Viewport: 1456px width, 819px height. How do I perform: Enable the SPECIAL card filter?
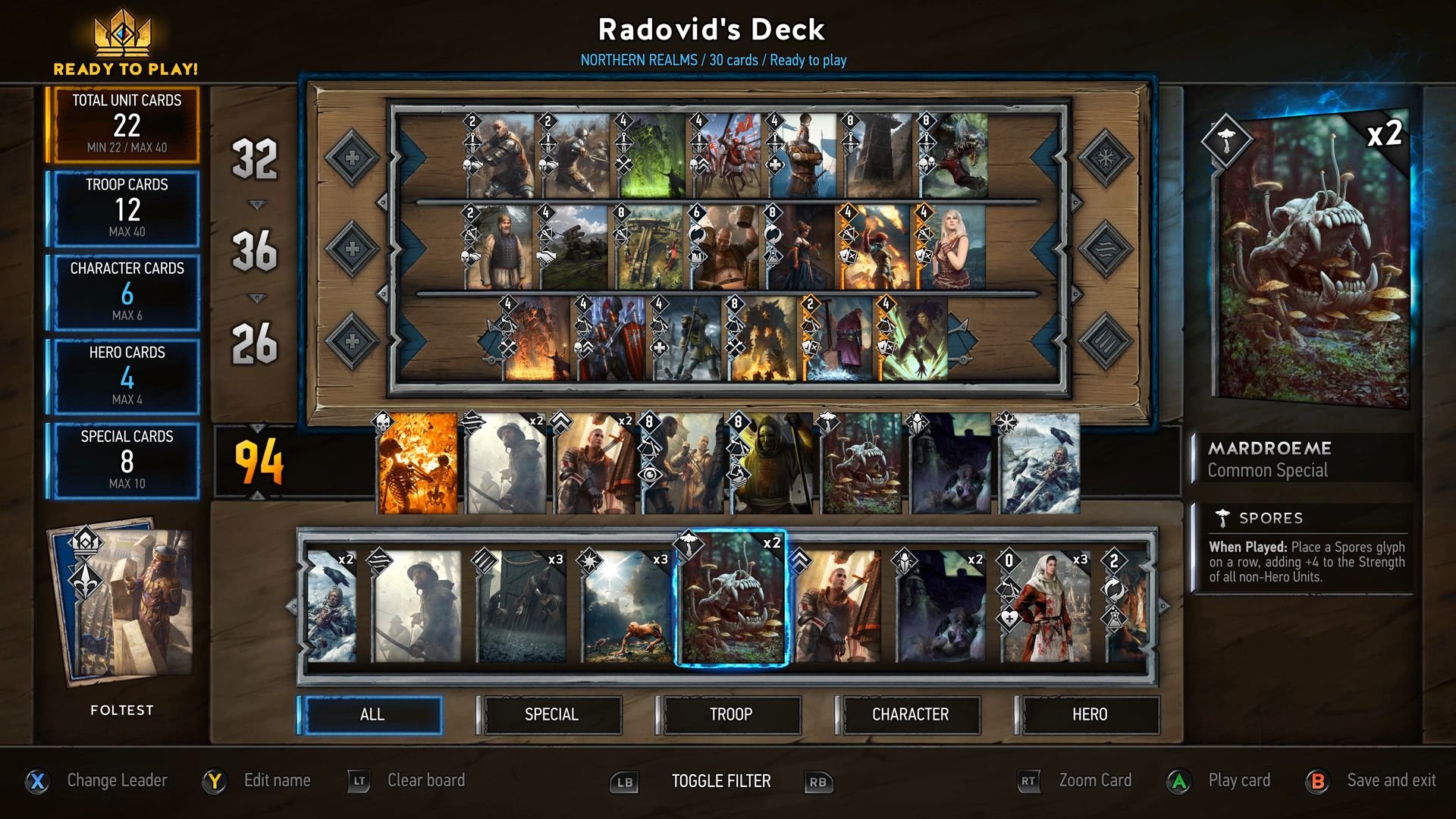click(x=551, y=714)
